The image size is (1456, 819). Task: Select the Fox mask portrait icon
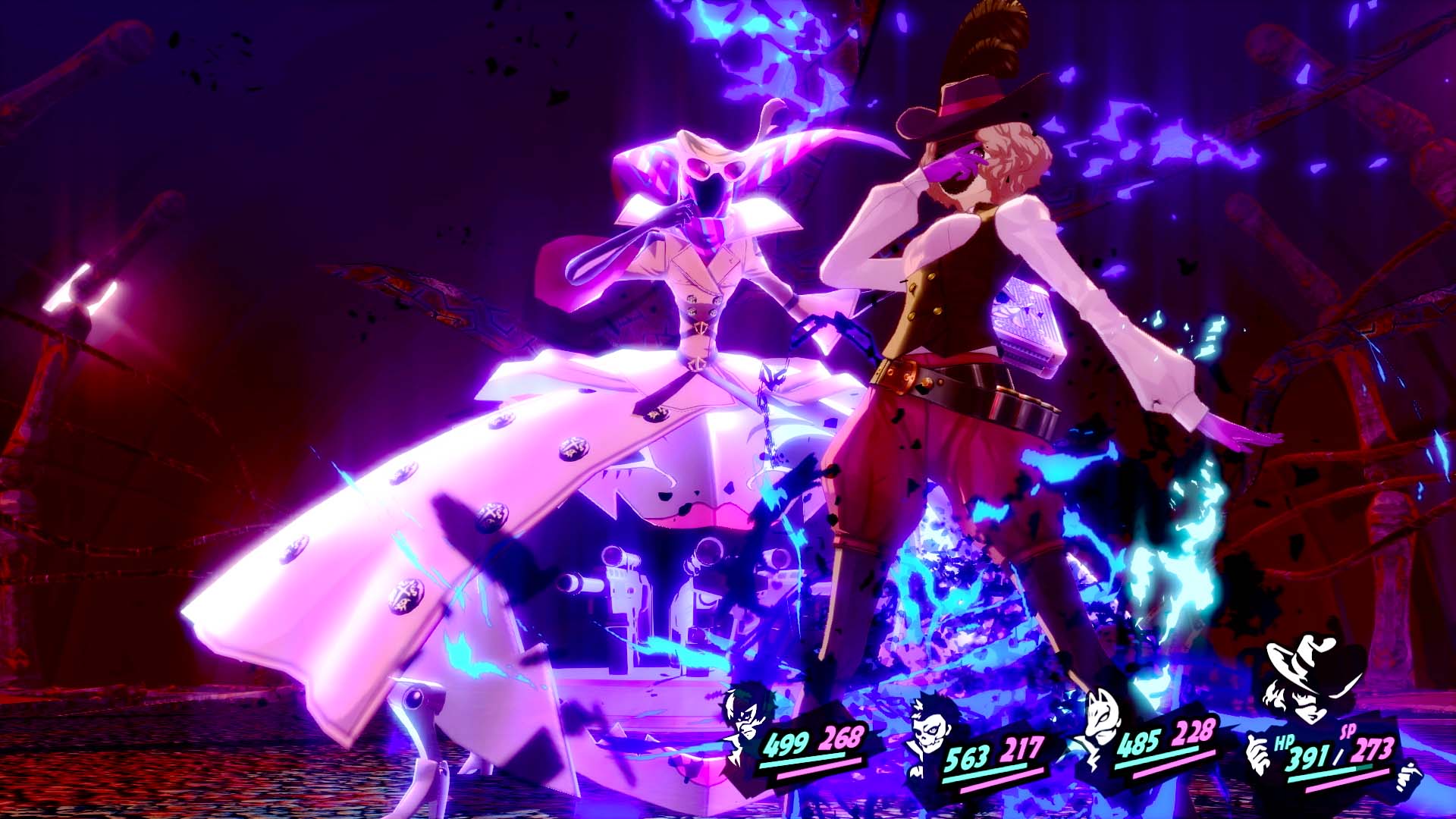click(1100, 717)
